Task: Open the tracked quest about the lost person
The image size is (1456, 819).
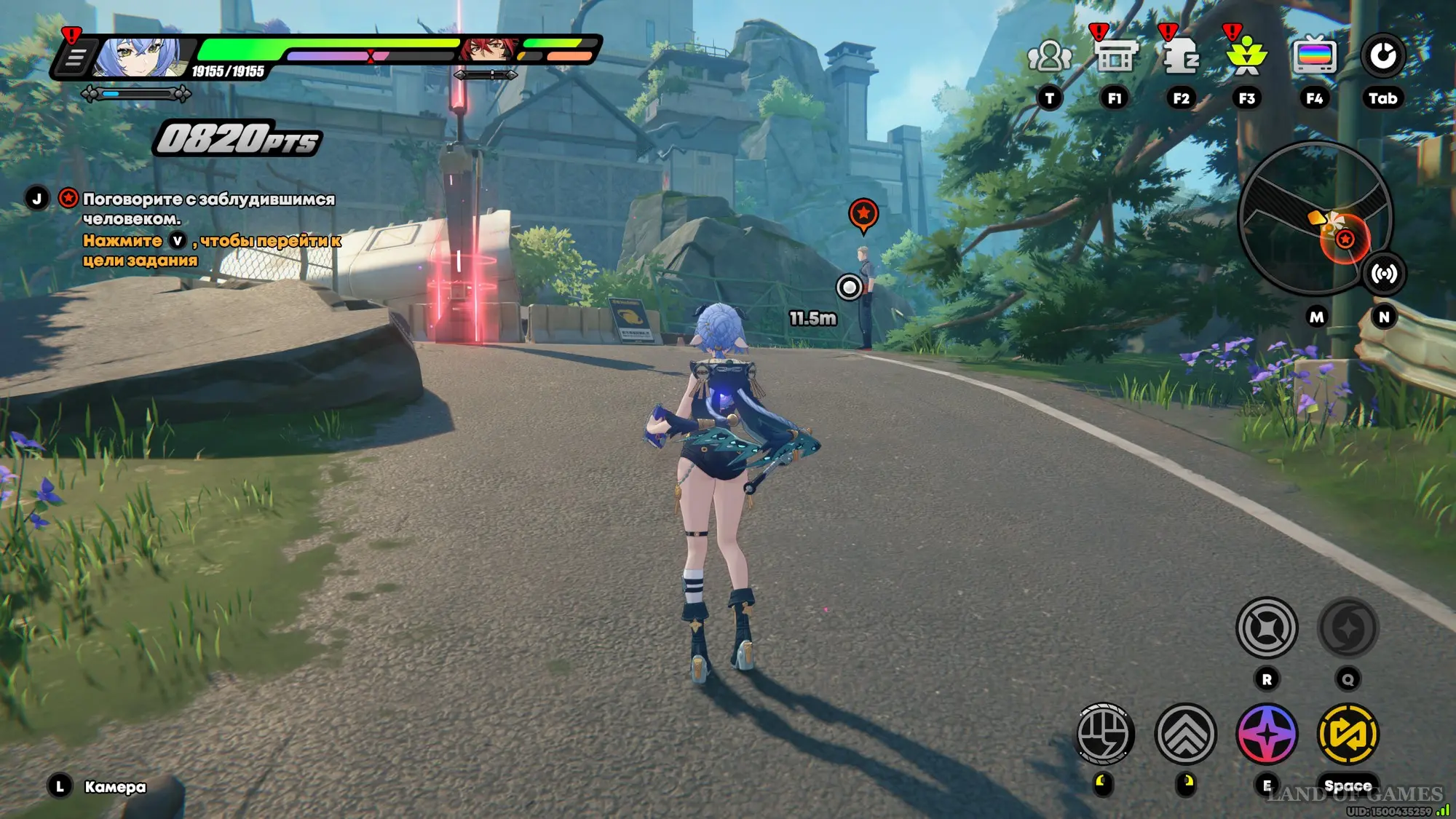Action: click(208, 208)
